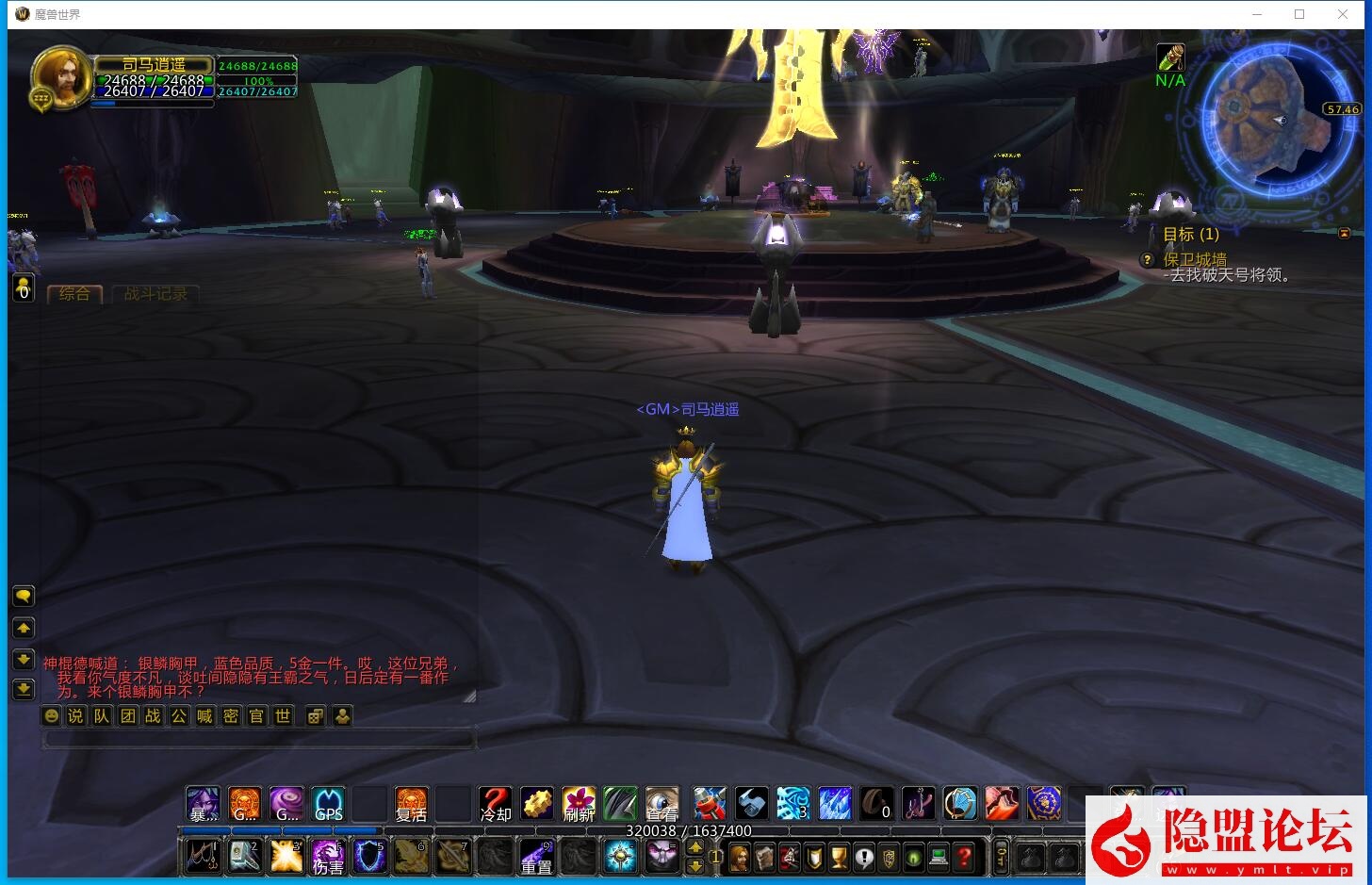This screenshot has width=1372, height=885.
Task: Activate the 重置 reset ability slot
Action: point(536,857)
